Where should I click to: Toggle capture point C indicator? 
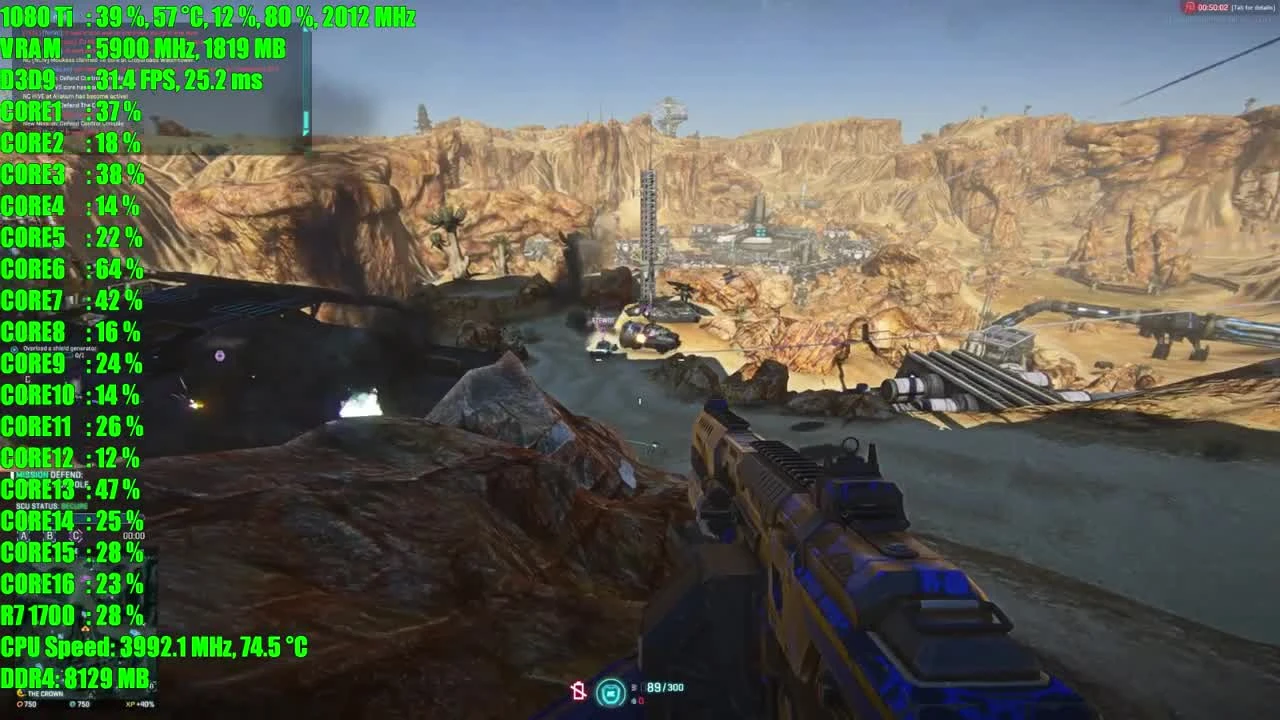(x=76, y=536)
